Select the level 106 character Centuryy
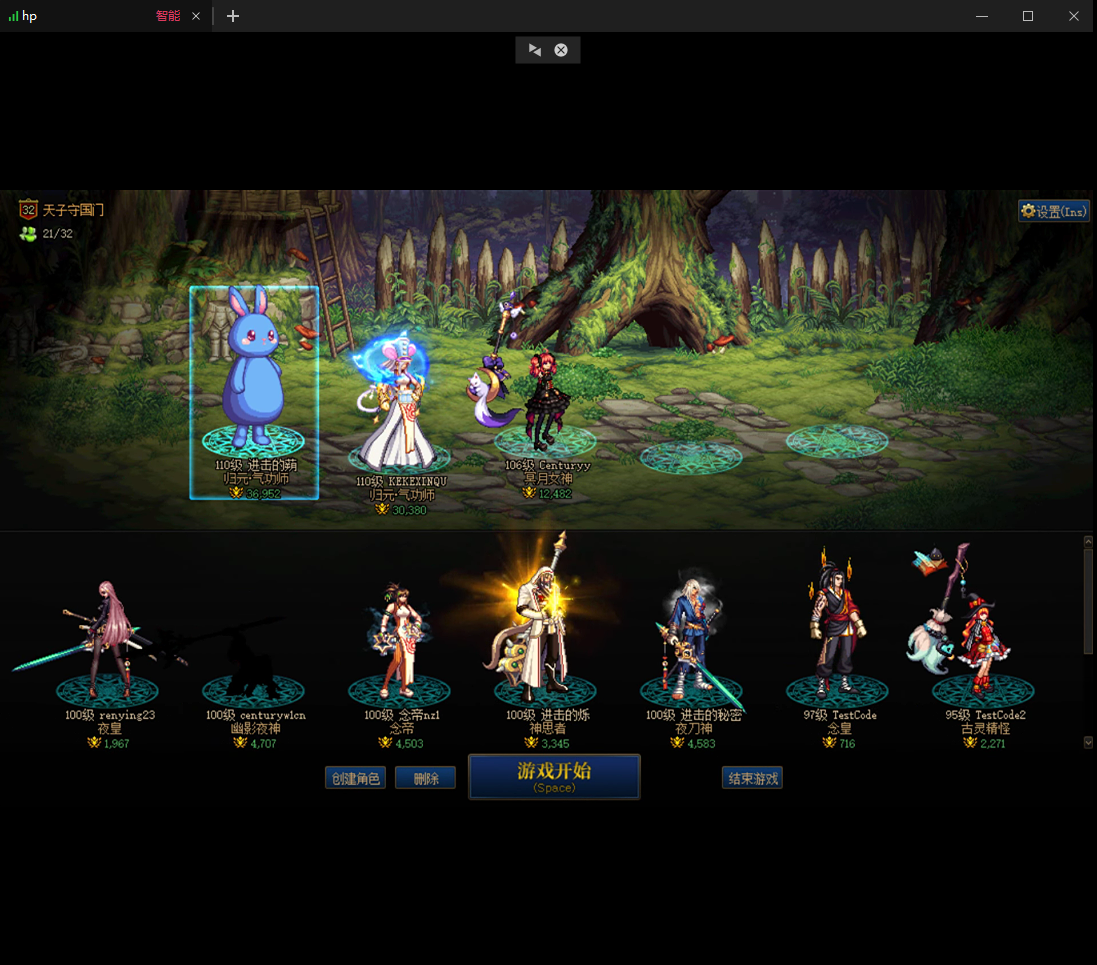This screenshot has width=1097, height=965. (x=543, y=400)
